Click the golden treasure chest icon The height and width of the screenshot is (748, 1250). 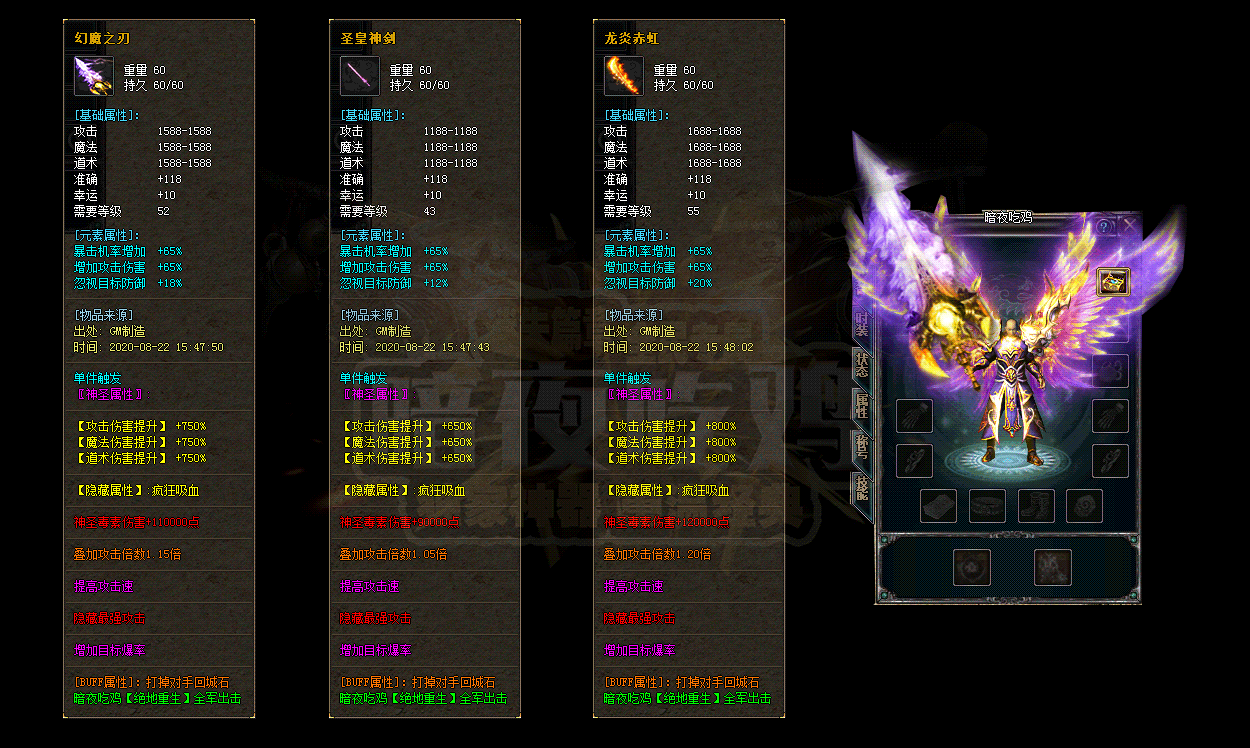click(1113, 283)
